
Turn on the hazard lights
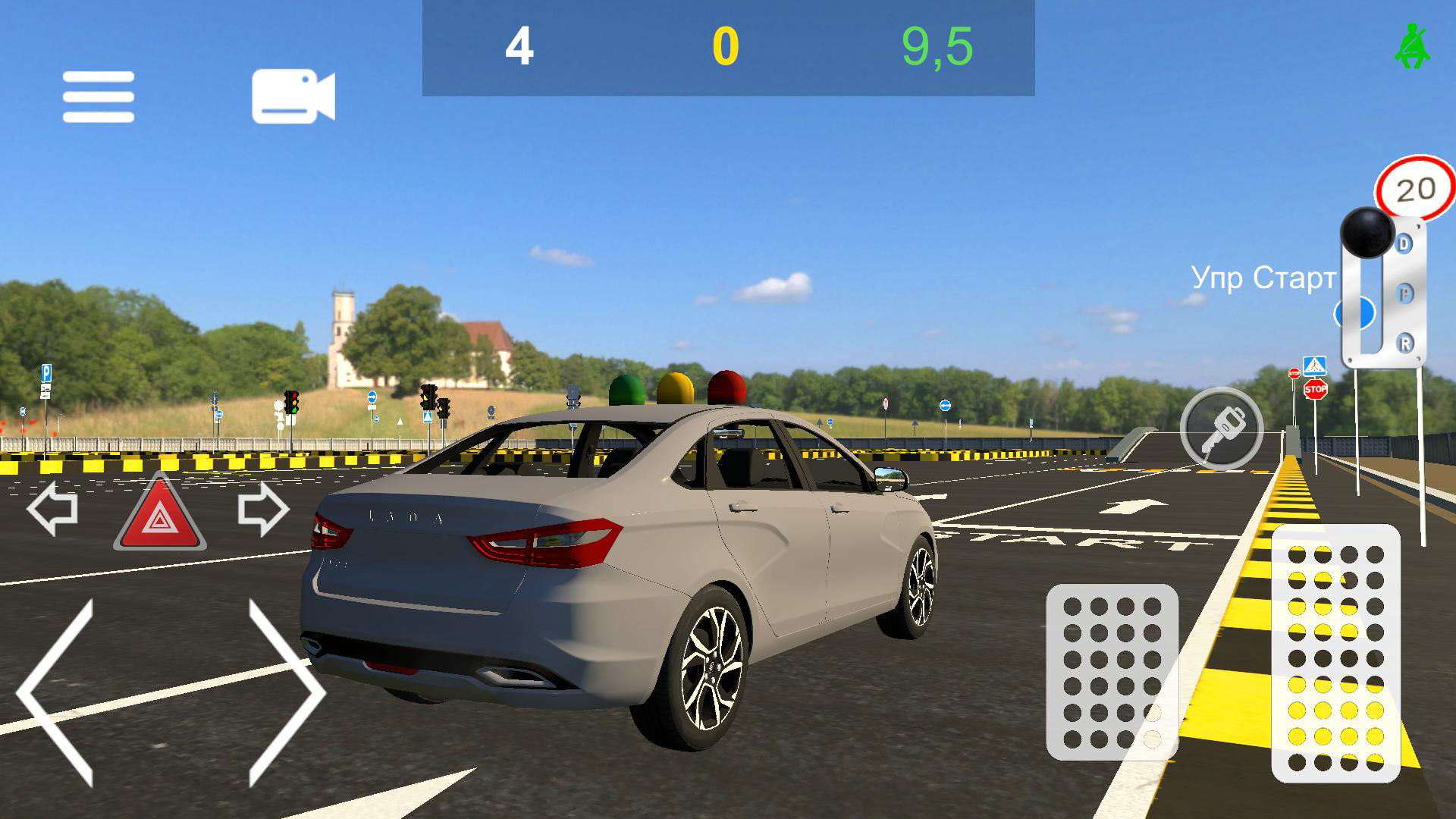coord(160,514)
